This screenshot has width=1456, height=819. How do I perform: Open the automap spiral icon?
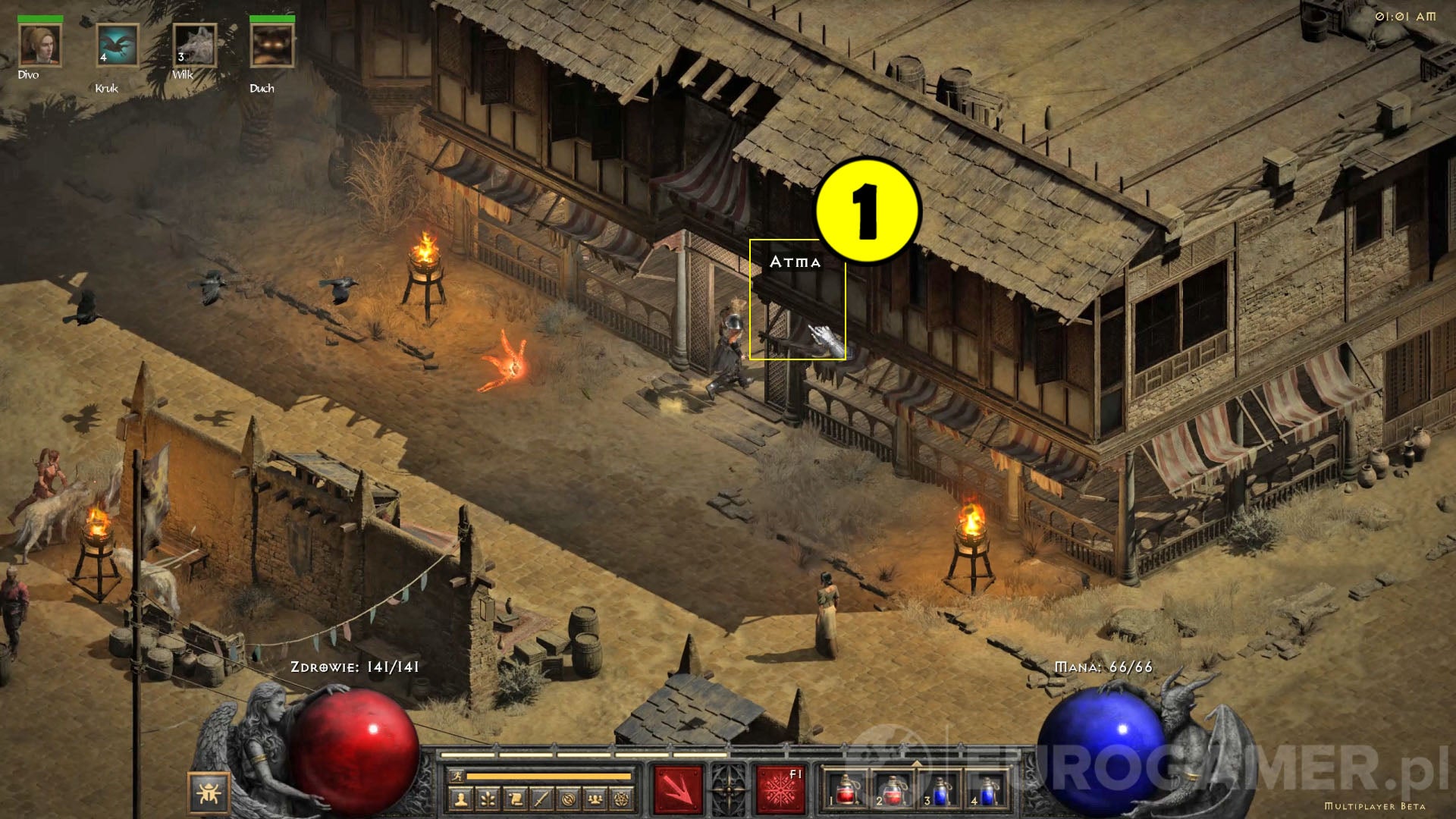(569, 800)
